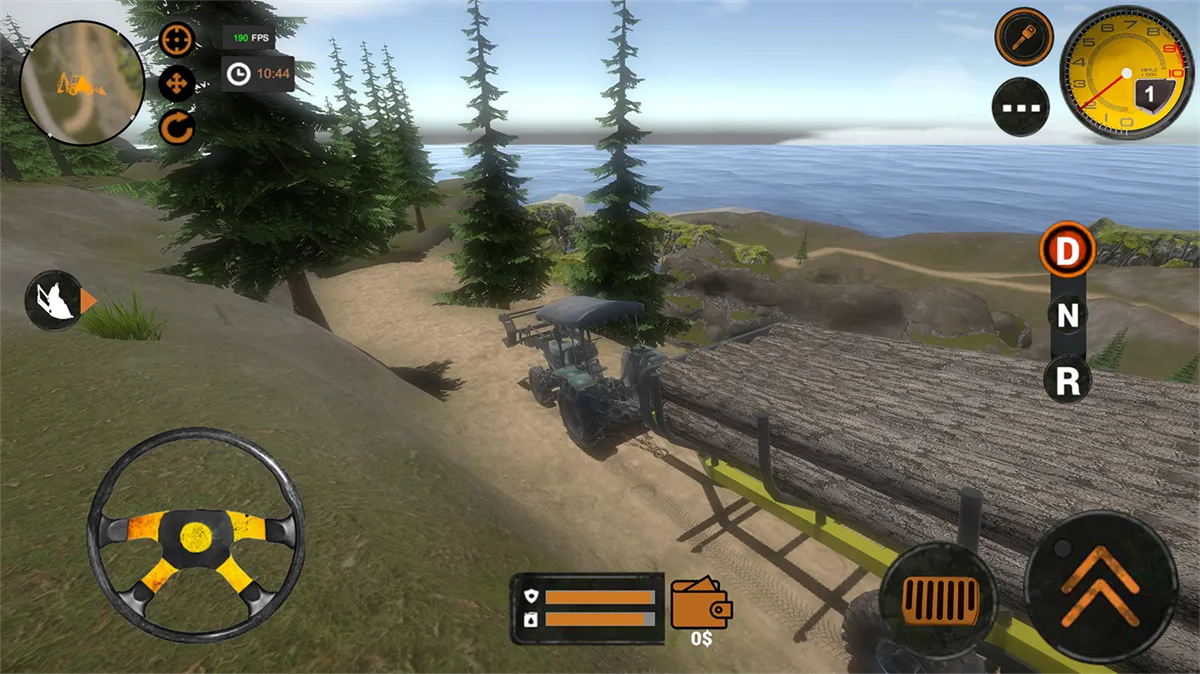Select the four-way move arrows icon
1200x674 pixels.
[177, 84]
